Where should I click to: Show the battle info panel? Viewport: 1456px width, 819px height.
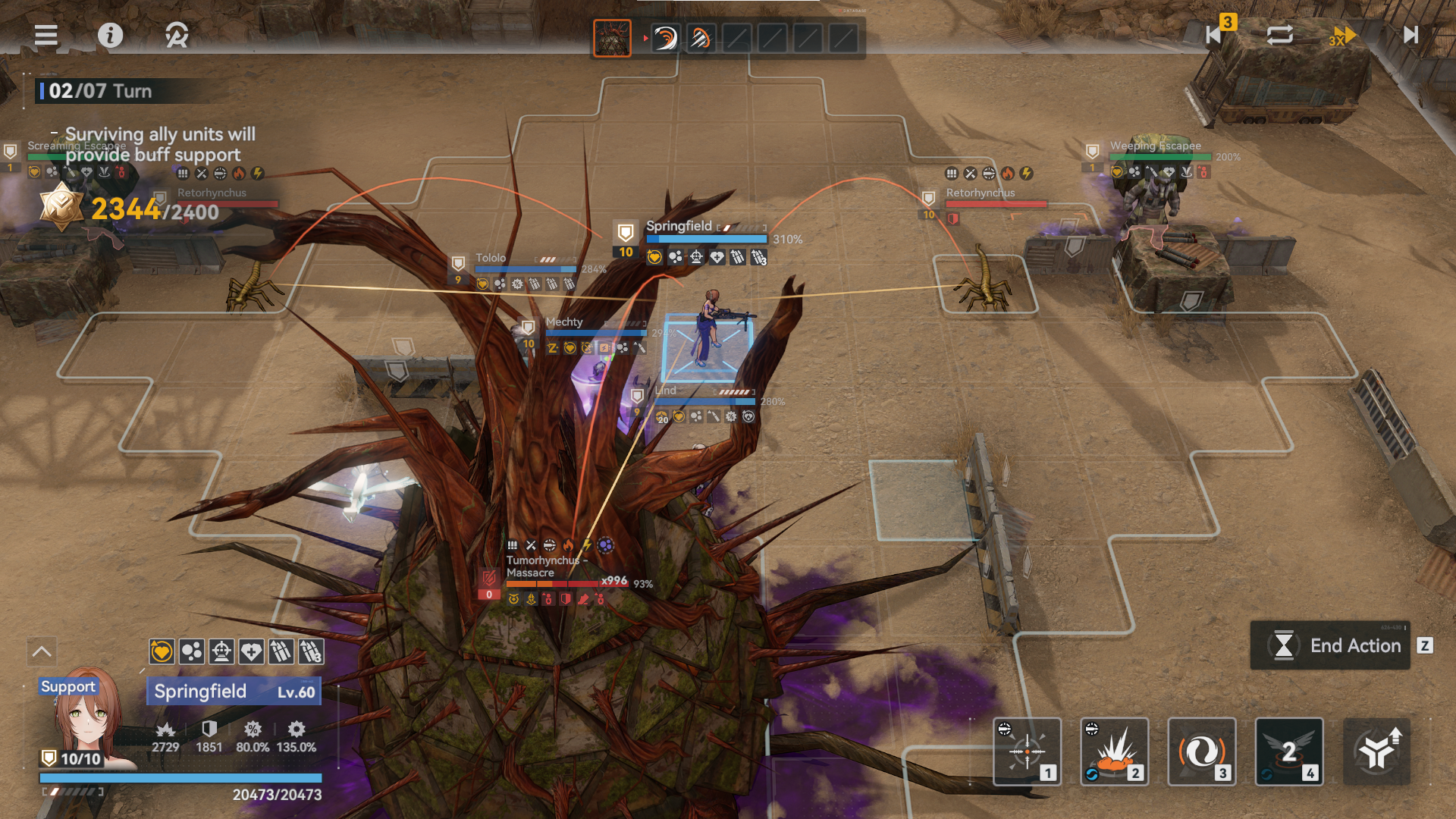point(111,35)
